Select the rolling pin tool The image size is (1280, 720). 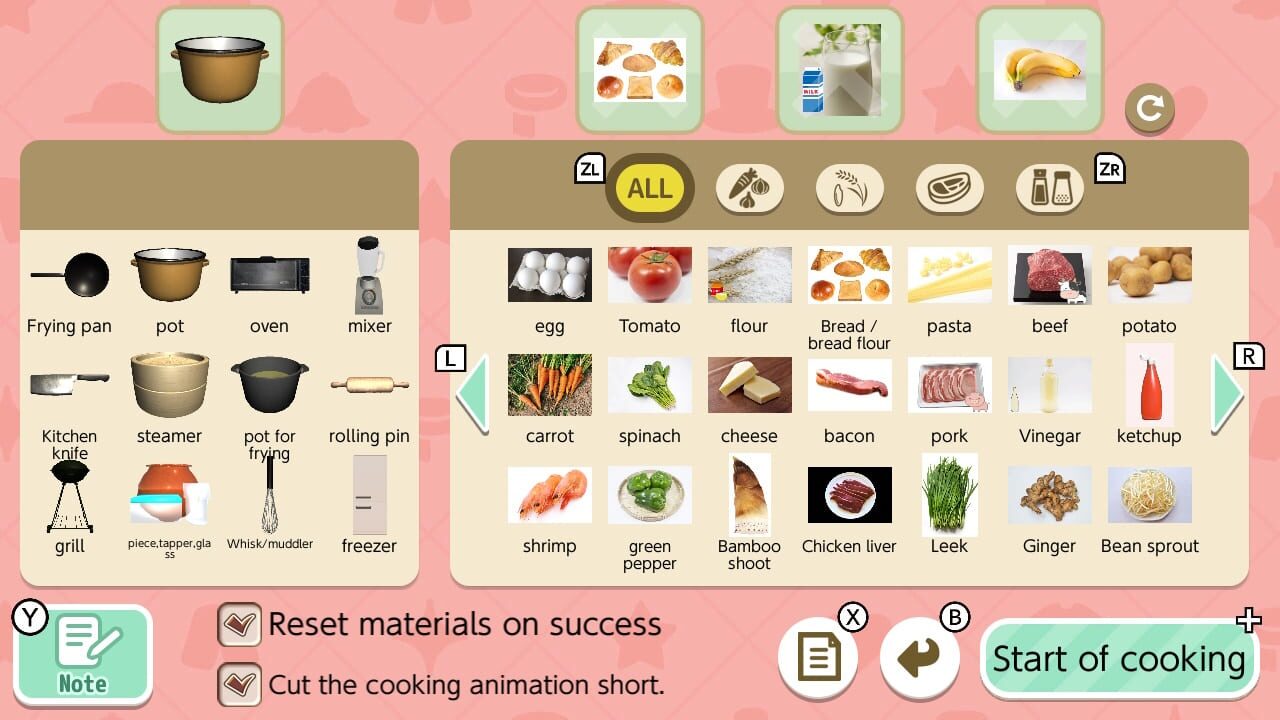(369, 385)
